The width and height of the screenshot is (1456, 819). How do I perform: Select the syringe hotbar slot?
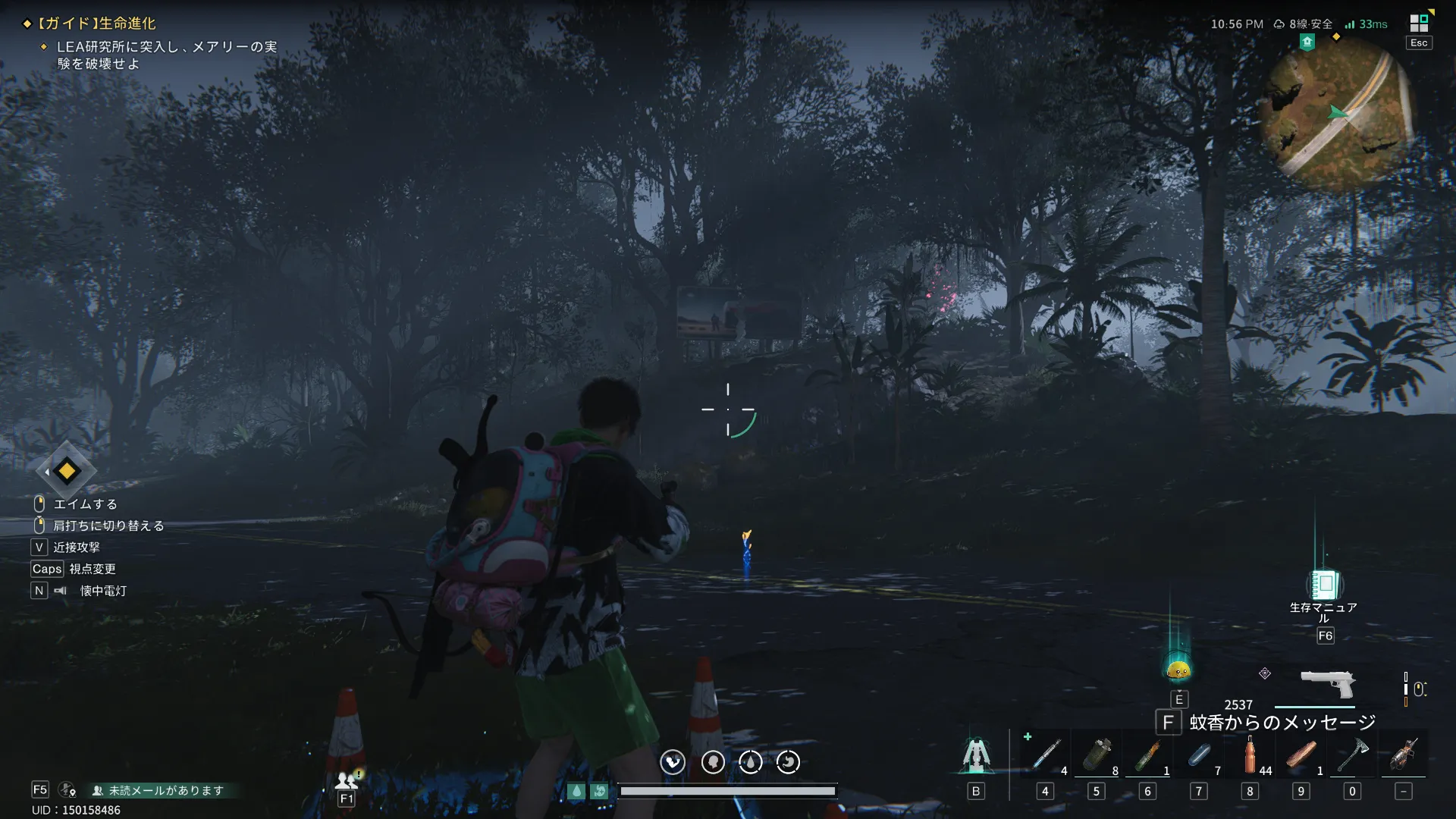[1046, 755]
